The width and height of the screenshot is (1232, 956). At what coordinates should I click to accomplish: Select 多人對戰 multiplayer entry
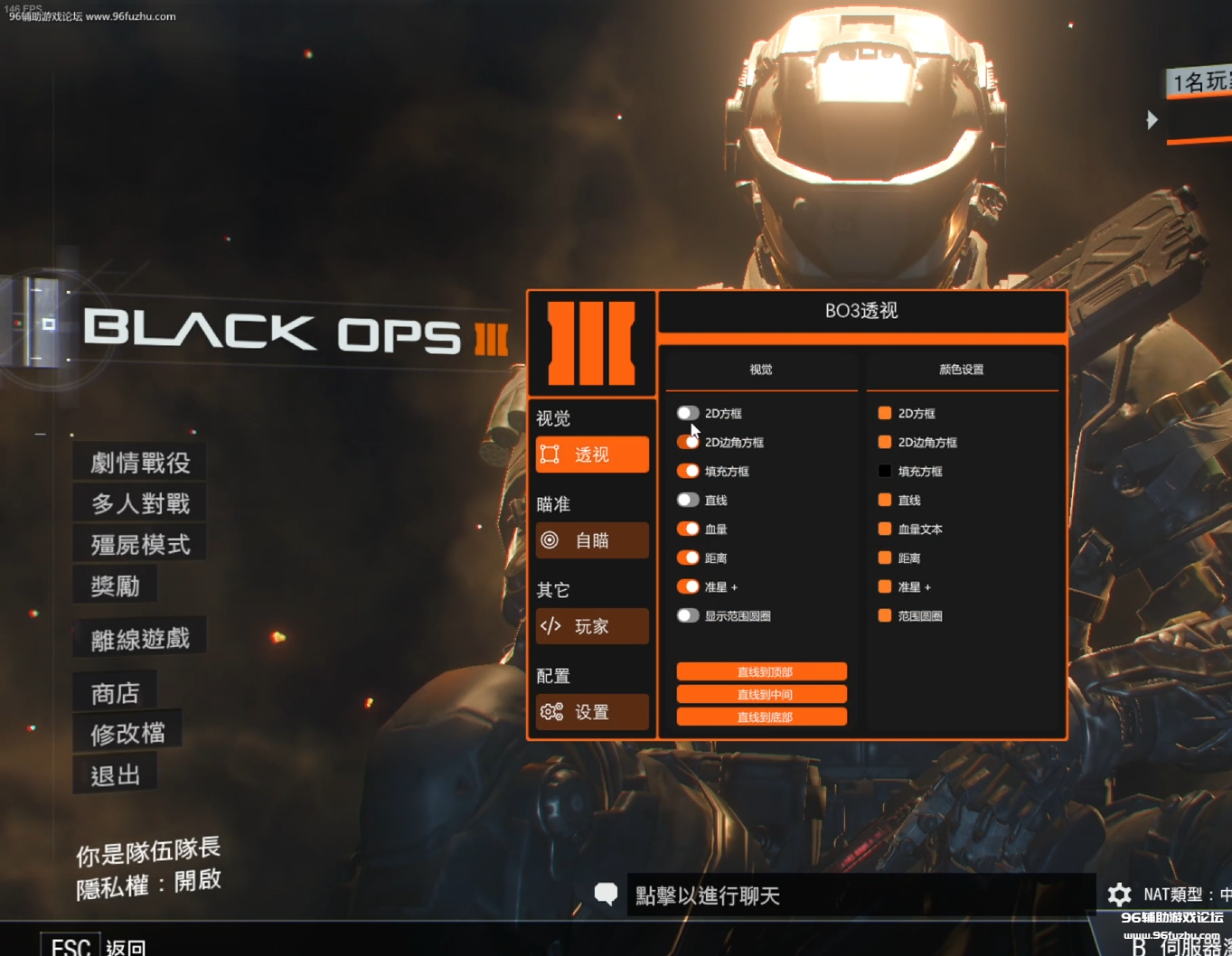click(140, 503)
